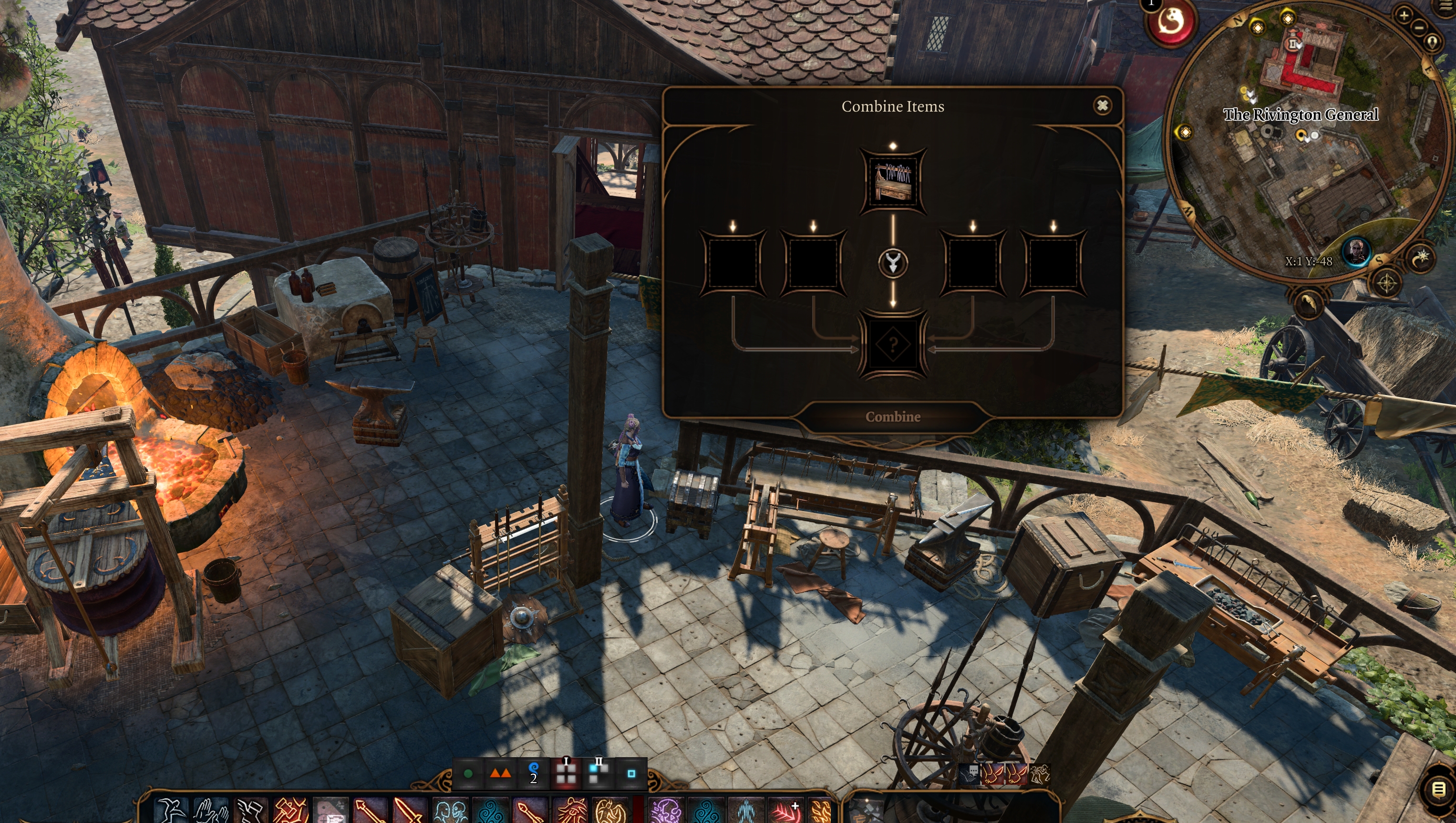Select the workbench item in the top combine slot
This screenshot has height=823, width=1456.
892,180
